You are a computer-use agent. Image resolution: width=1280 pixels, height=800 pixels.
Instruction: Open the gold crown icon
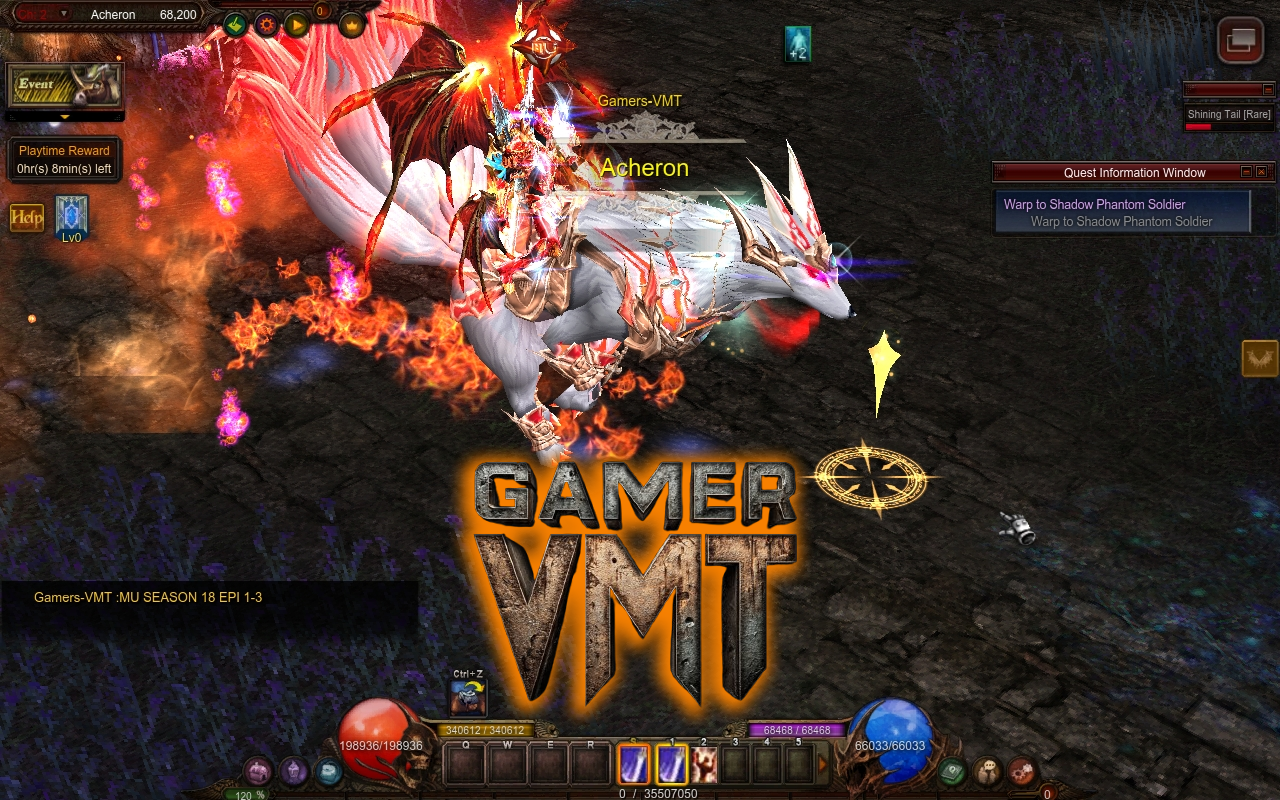click(352, 24)
